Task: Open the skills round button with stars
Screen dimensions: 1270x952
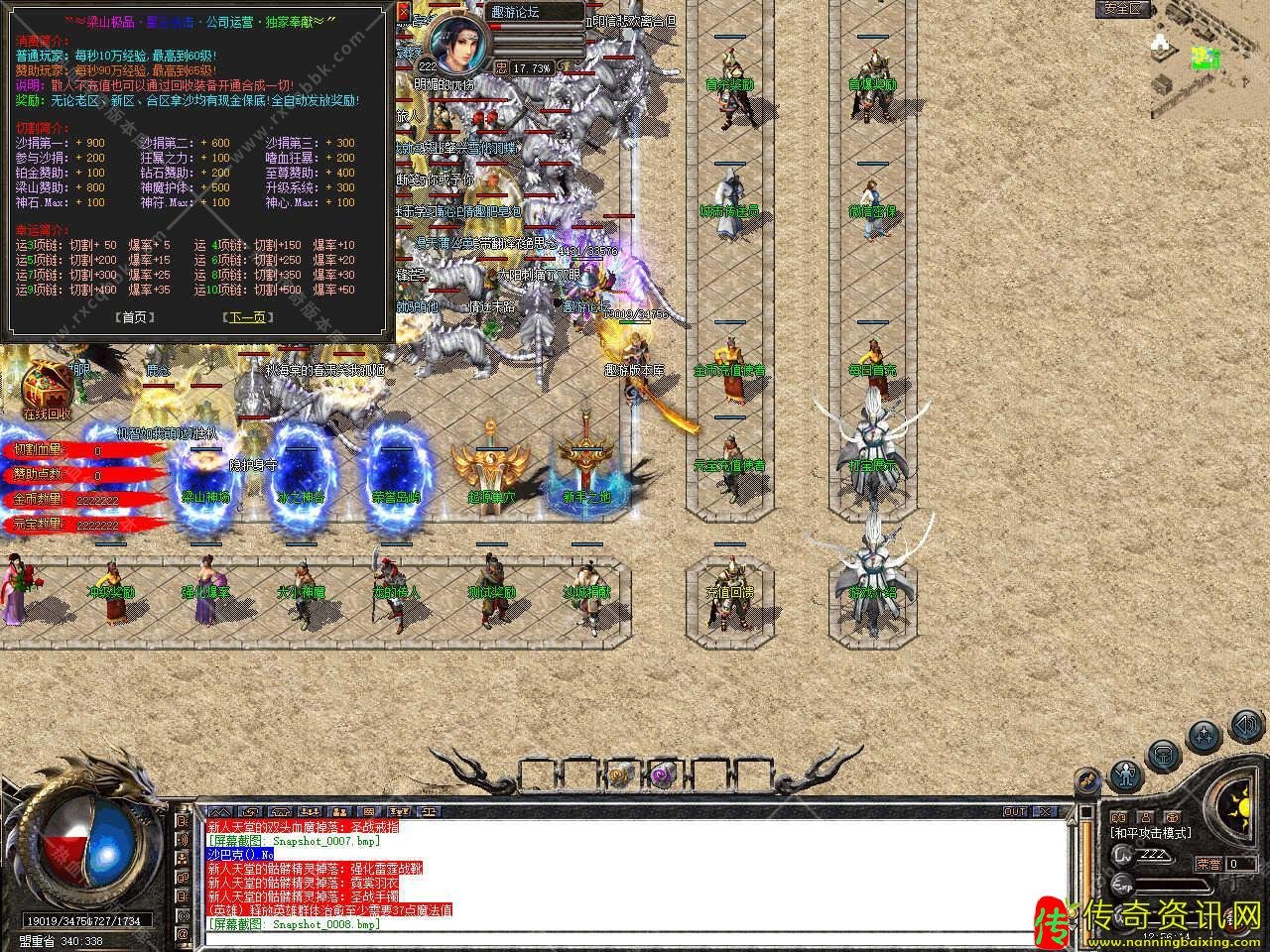Action: click(x=1204, y=737)
